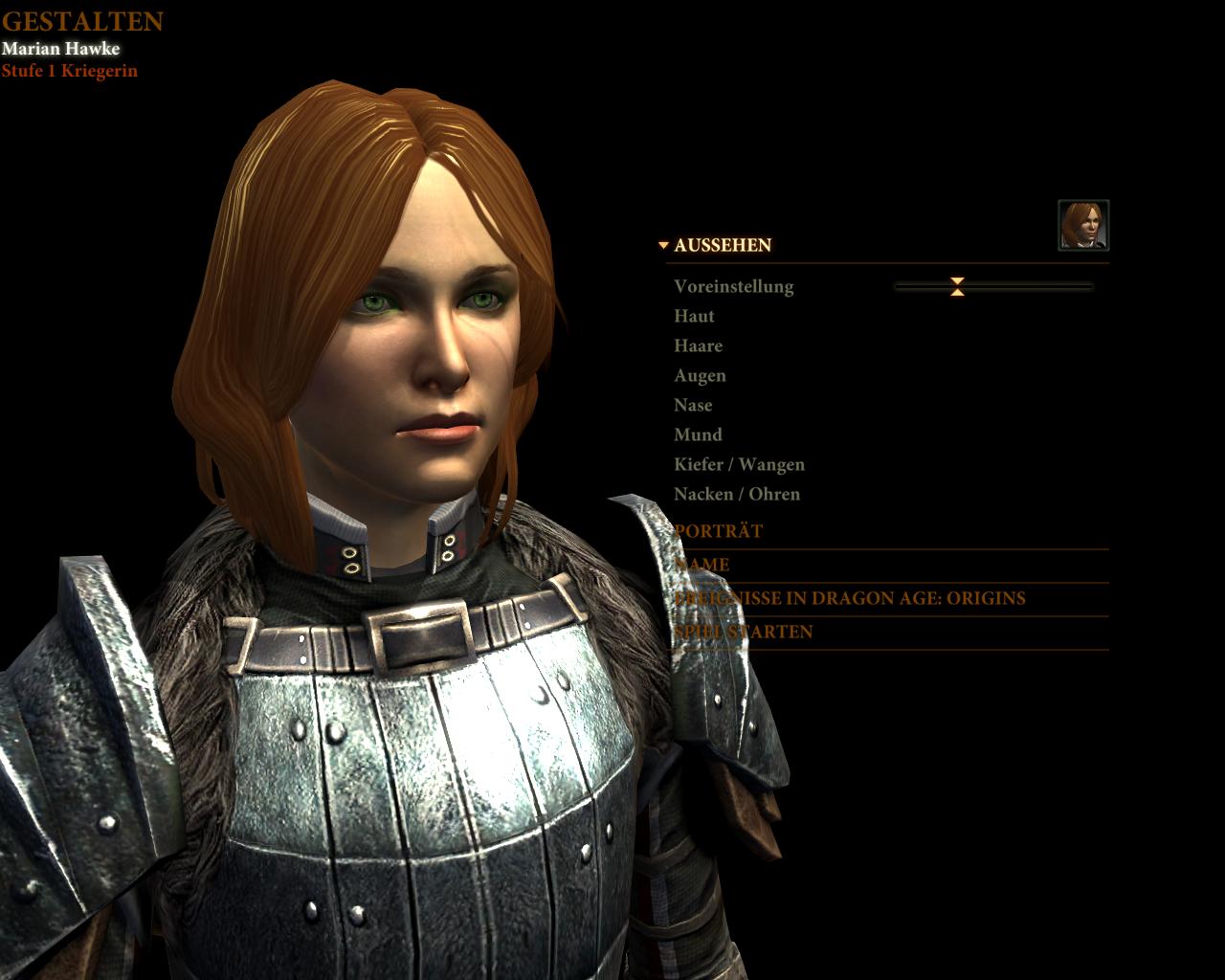Choose the Augen entry
Viewport: 1225px width, 980px height.
[x=700, y=375]
